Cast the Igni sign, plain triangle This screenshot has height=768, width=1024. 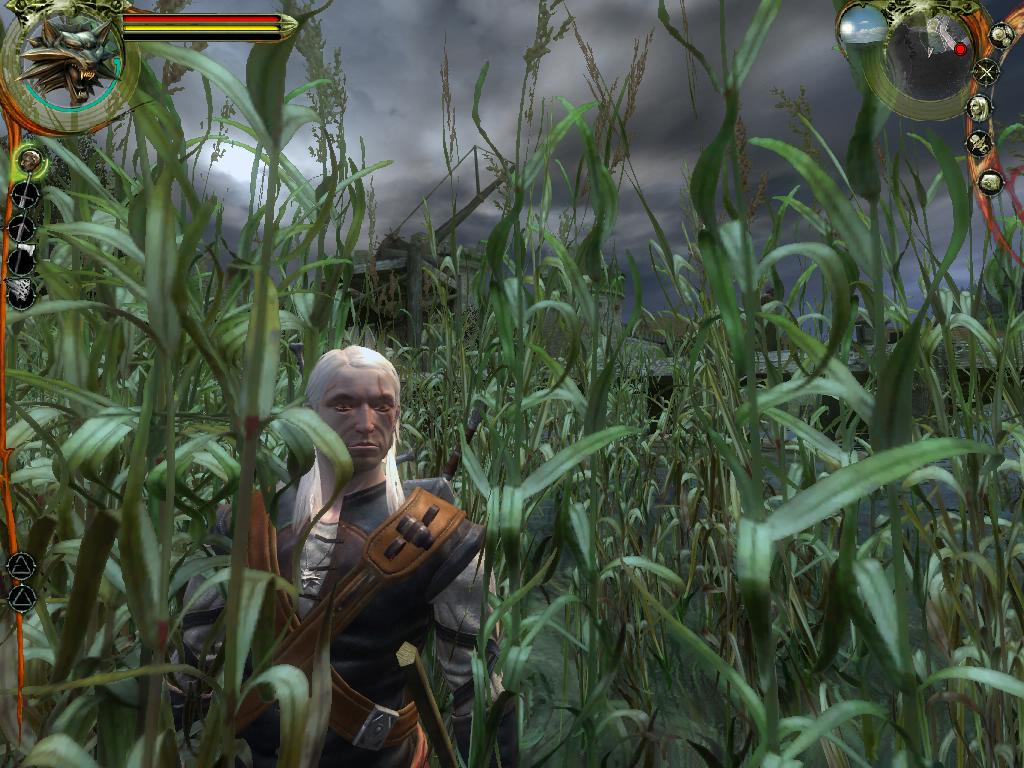click(21, 599)
